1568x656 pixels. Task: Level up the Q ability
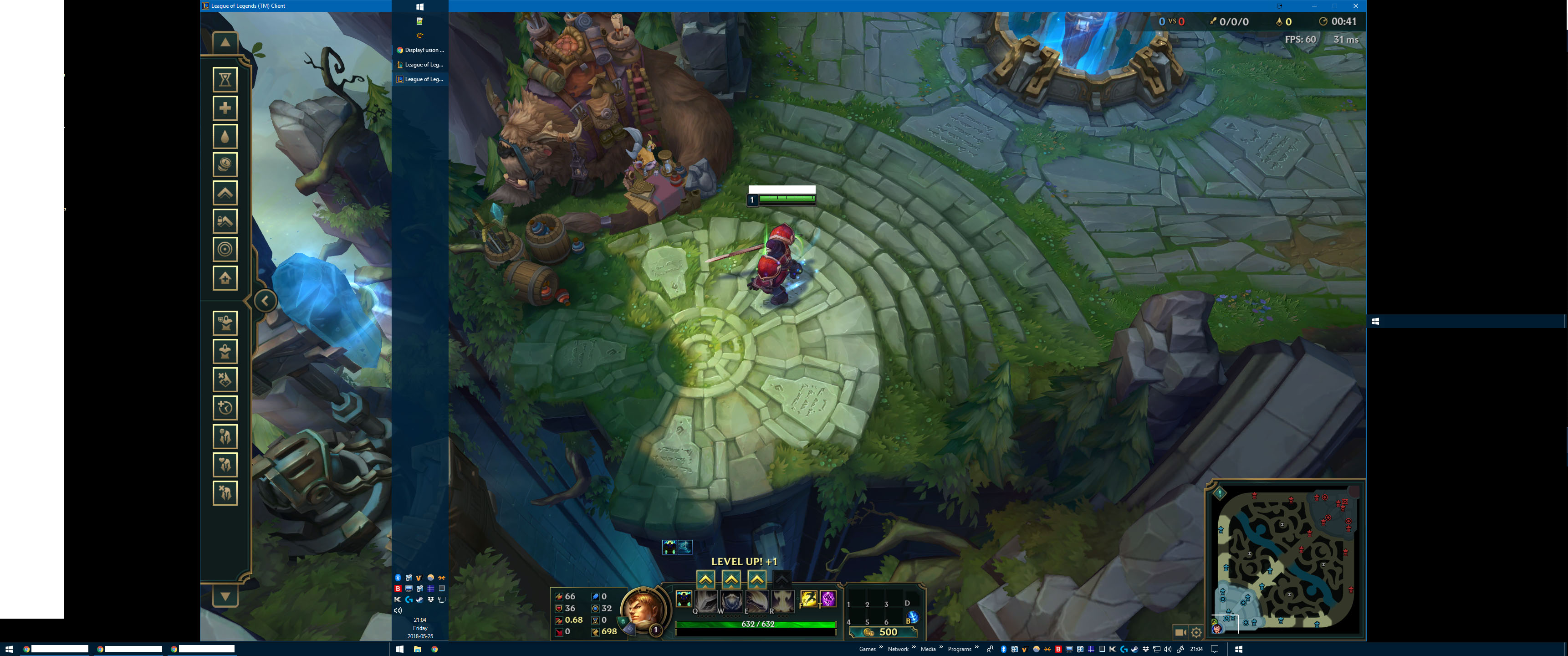[705, 579]
